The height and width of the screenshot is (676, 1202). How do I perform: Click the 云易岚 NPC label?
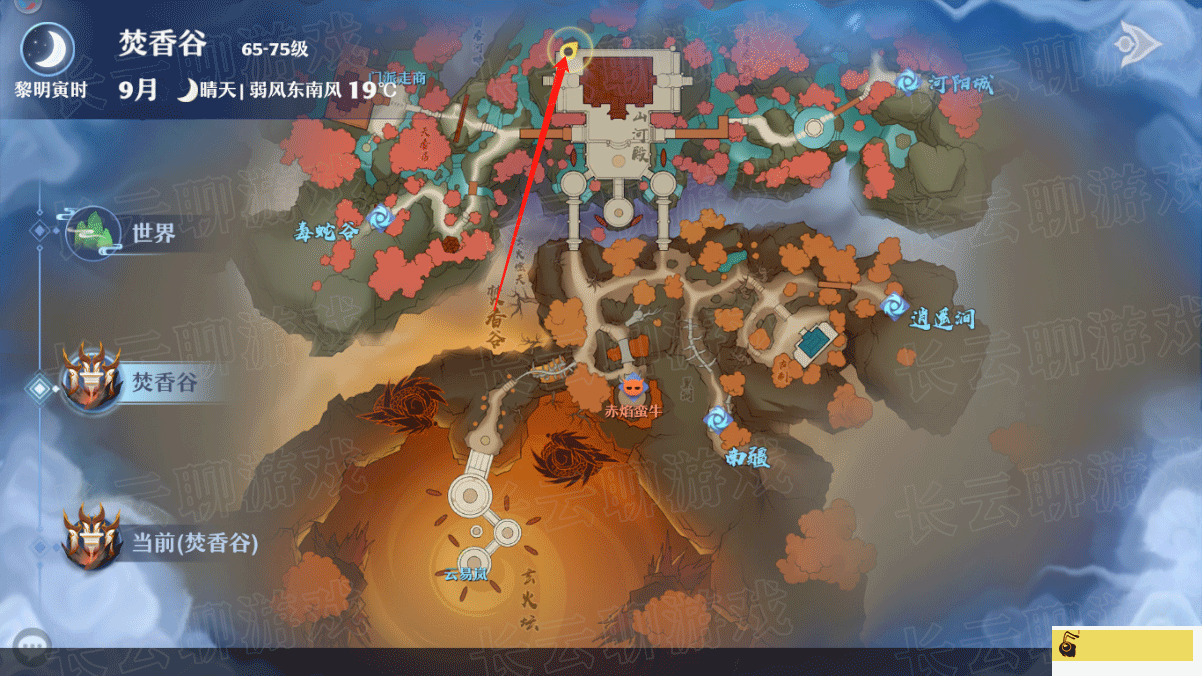(x=465, y=575)
